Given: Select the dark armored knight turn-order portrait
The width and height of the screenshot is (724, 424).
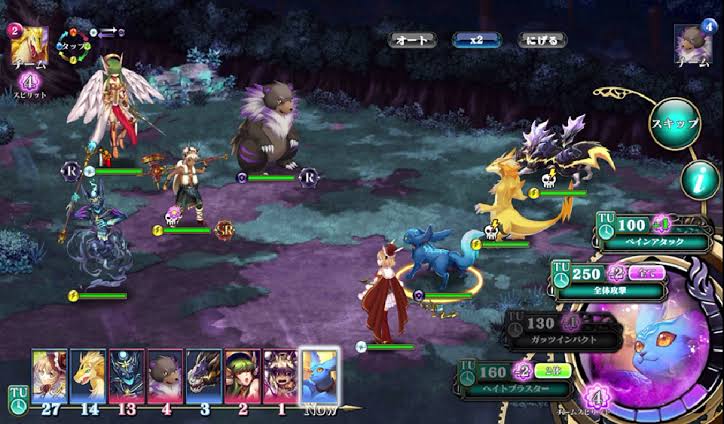Looking at the screenshot, I should tap(126, 375).
